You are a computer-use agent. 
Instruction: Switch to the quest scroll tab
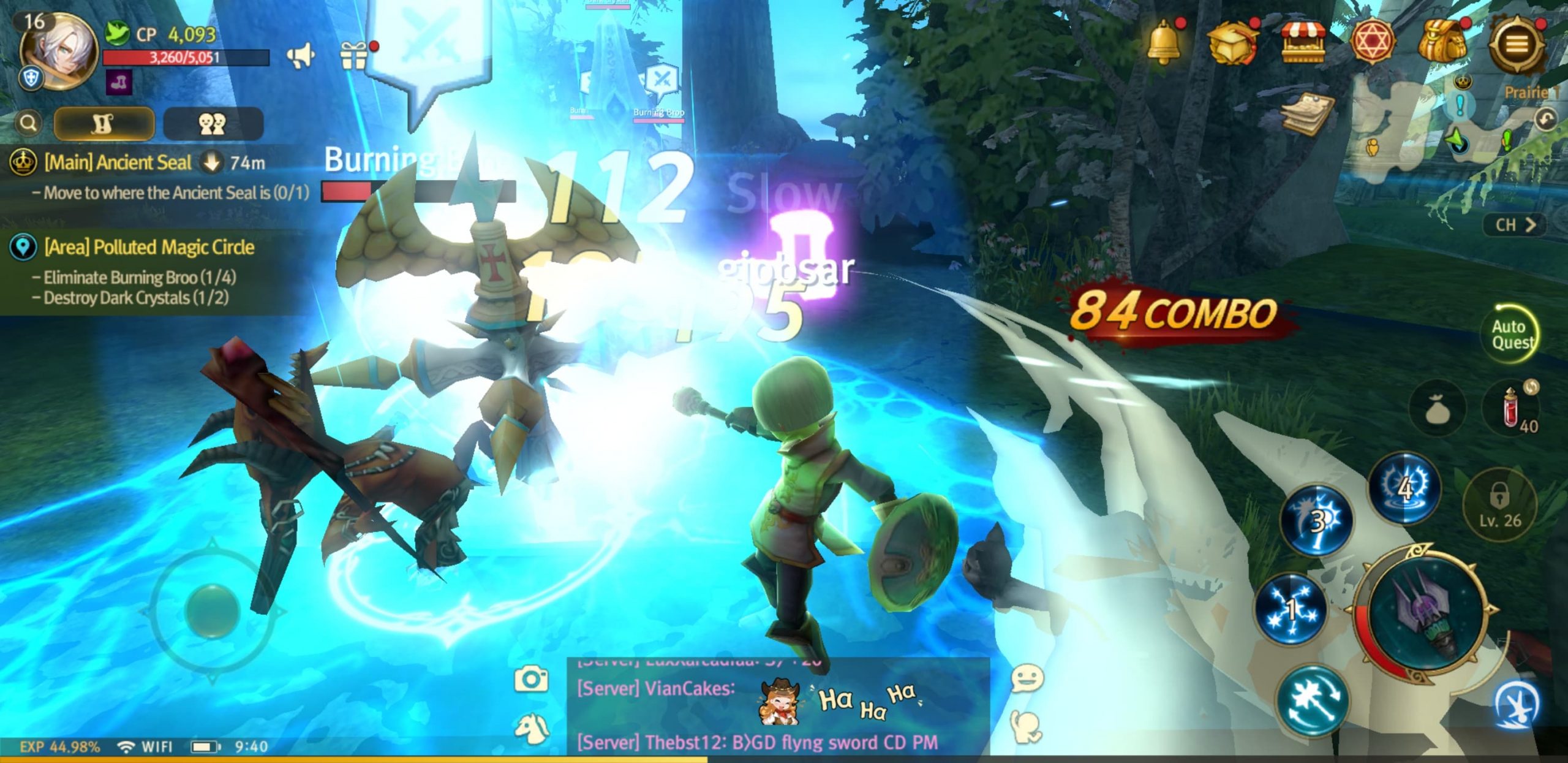click(104, 124)
